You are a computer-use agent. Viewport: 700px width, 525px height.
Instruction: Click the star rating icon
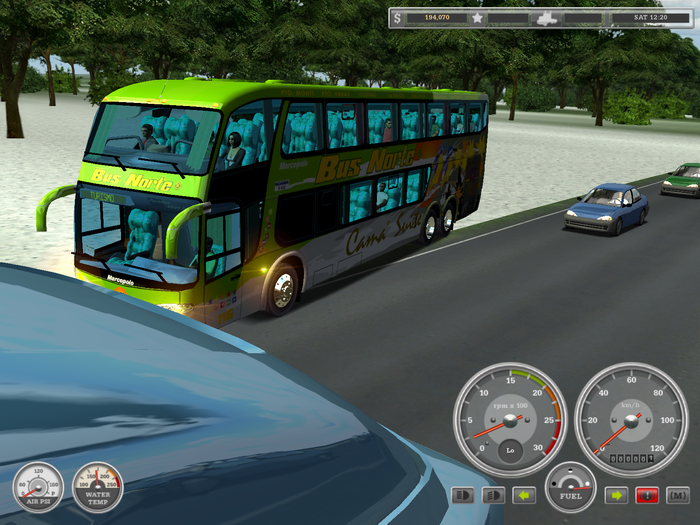[478, 18]
